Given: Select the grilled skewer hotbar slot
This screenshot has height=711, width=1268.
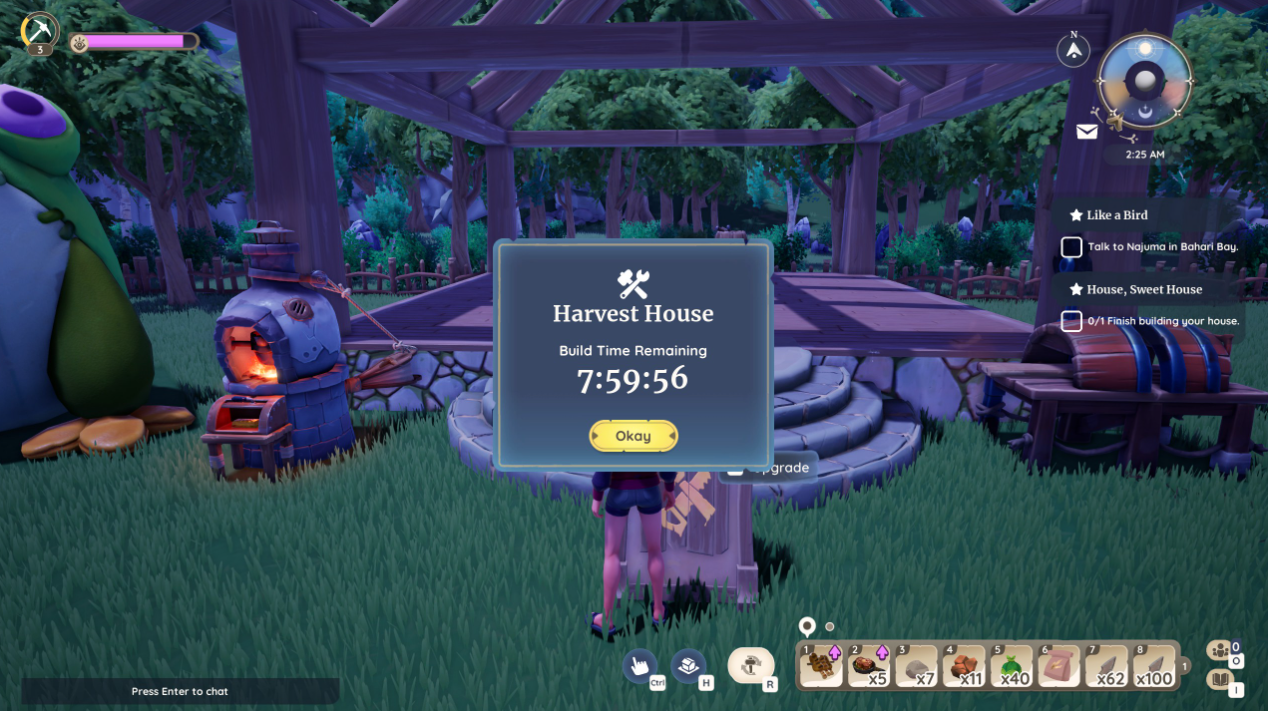Looking at the screenshot, I should point(822,665).
